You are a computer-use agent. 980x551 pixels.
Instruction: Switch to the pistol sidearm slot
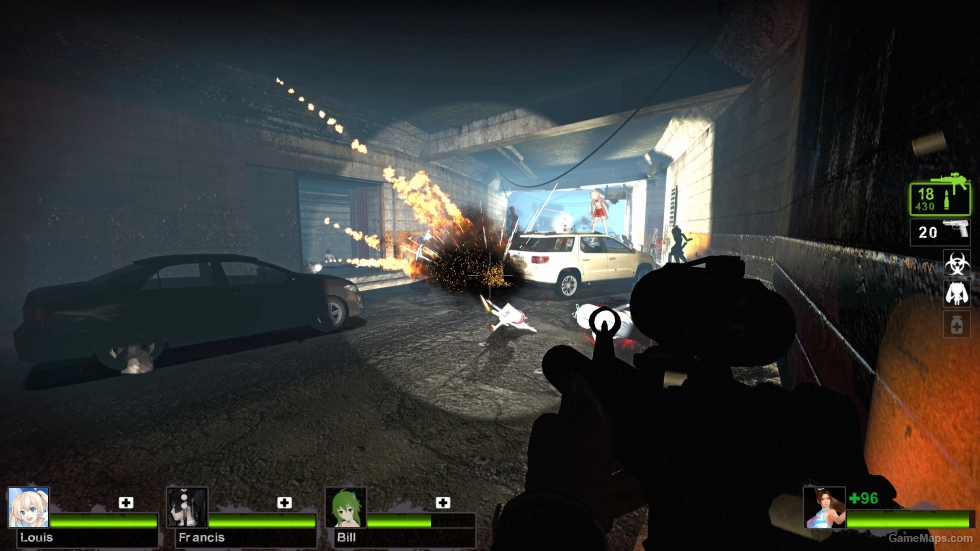pyautogui.click(x=941, y=232)
